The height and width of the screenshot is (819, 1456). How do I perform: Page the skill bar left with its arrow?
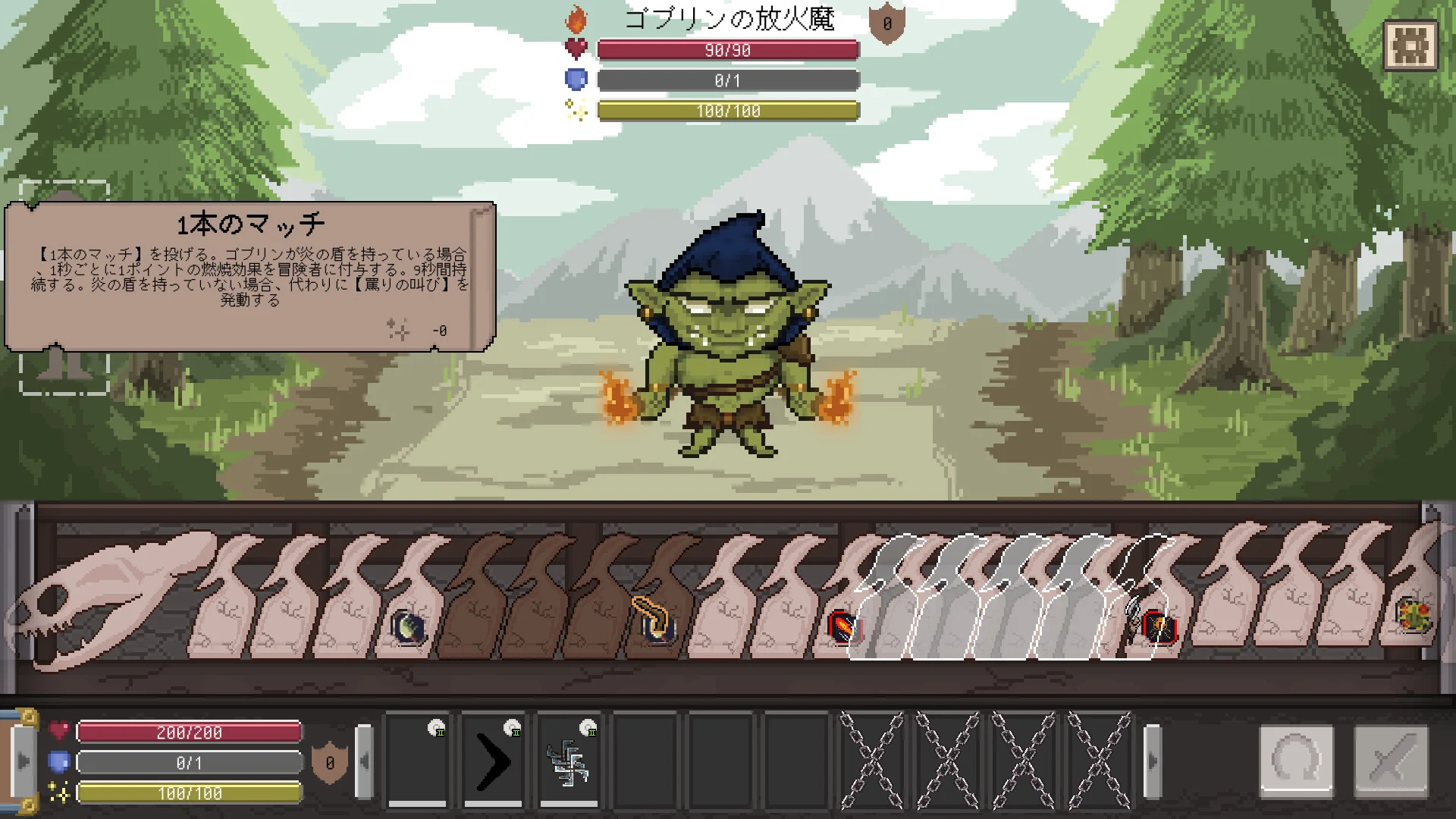click(x=365, y=760)
